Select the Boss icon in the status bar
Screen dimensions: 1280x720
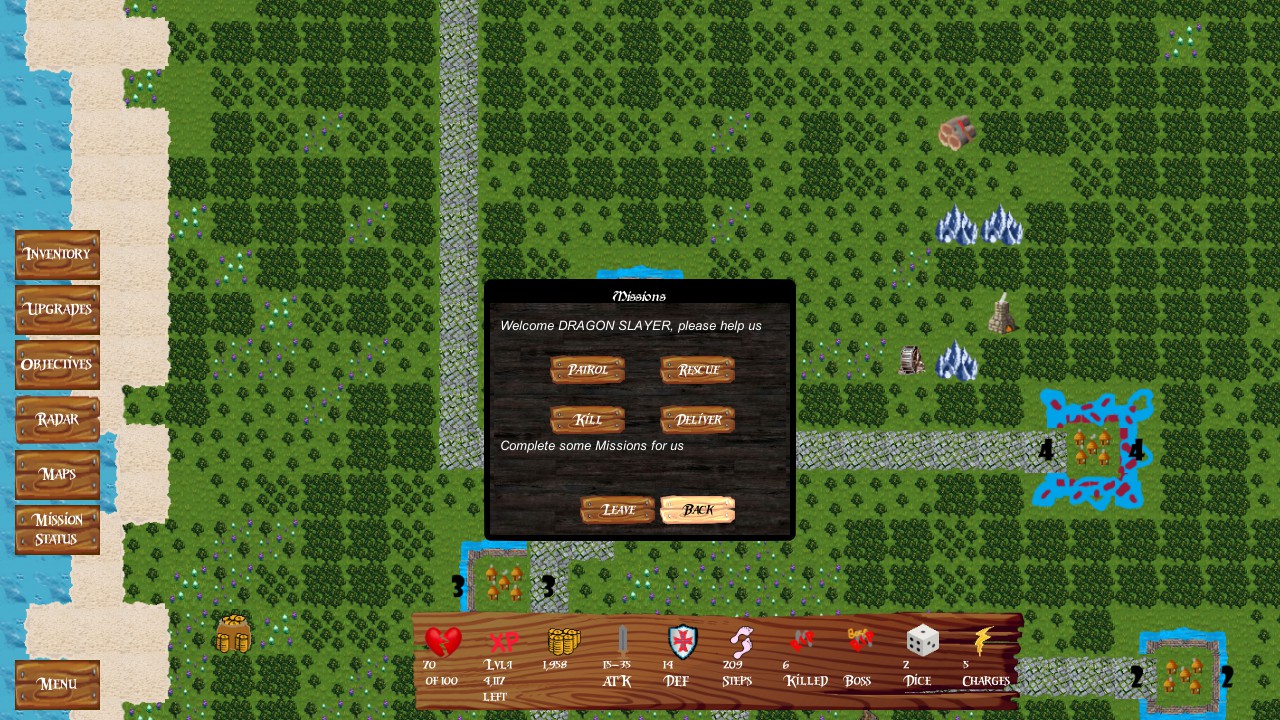(x=857, y=638)
